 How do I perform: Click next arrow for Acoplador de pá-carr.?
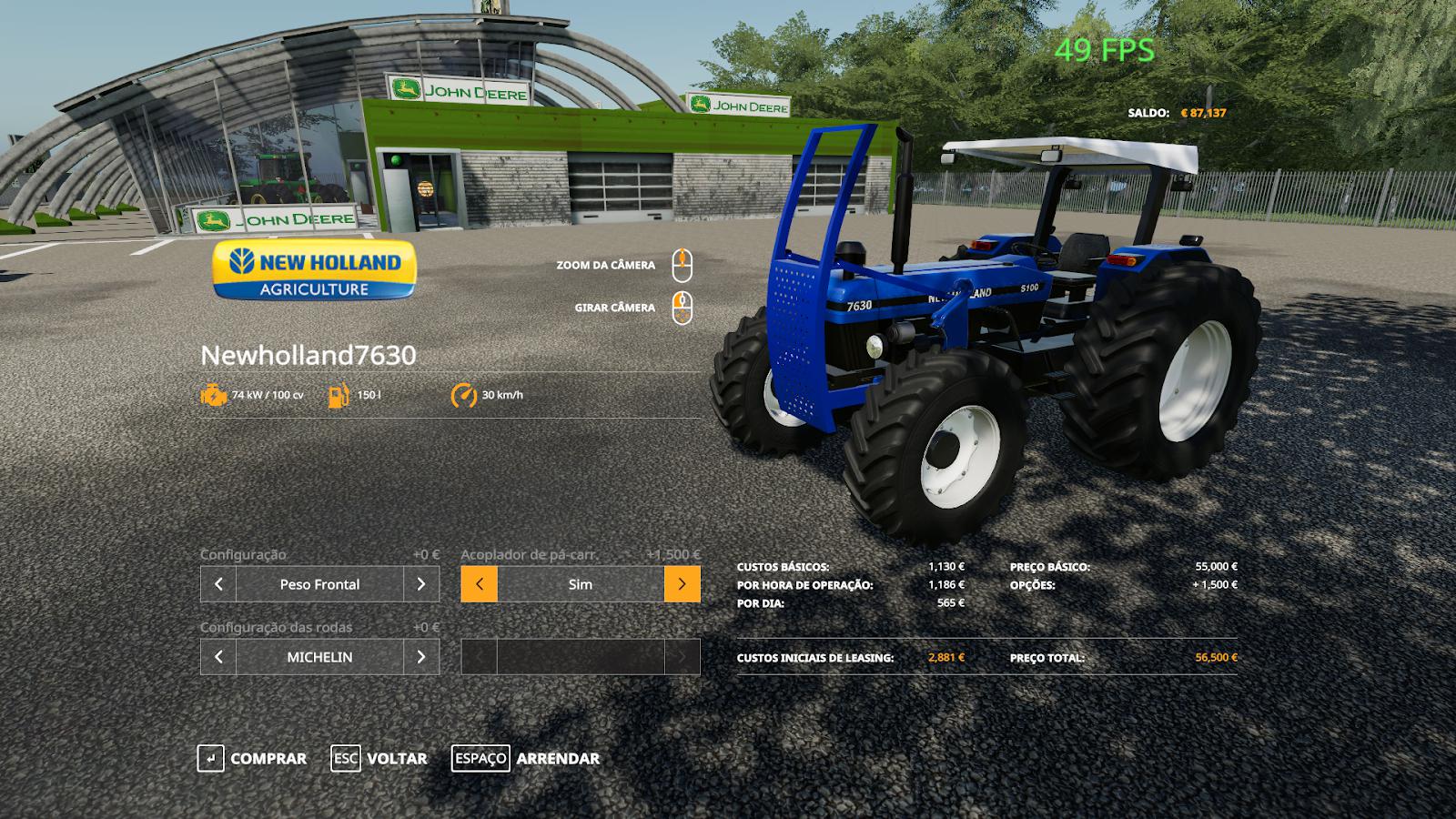tap(682, 584)
